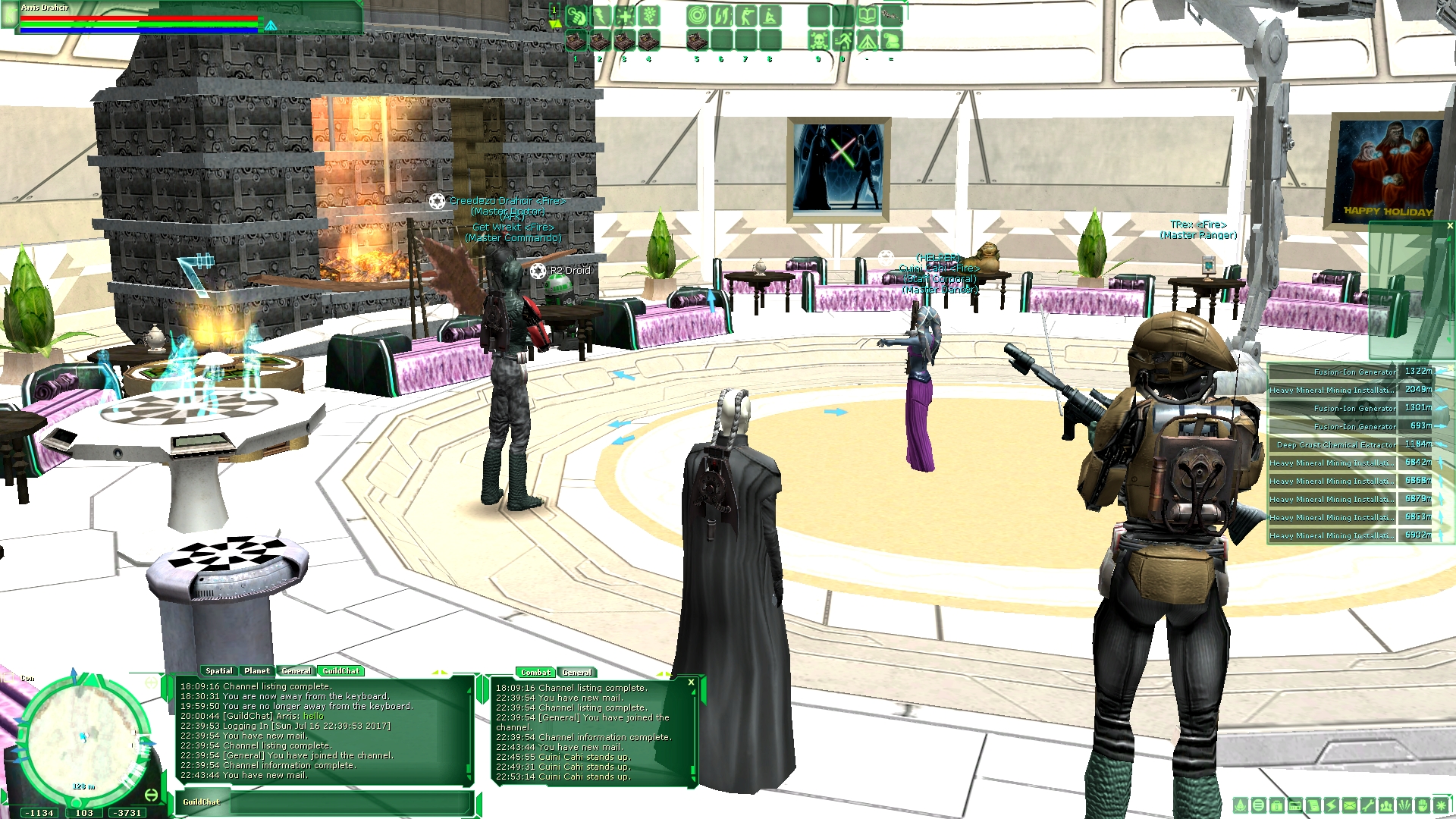Open the datapad icon in the bottom toolbar
The height and width of the screenshot is (819, 1456).
(x=1295, y=805)
